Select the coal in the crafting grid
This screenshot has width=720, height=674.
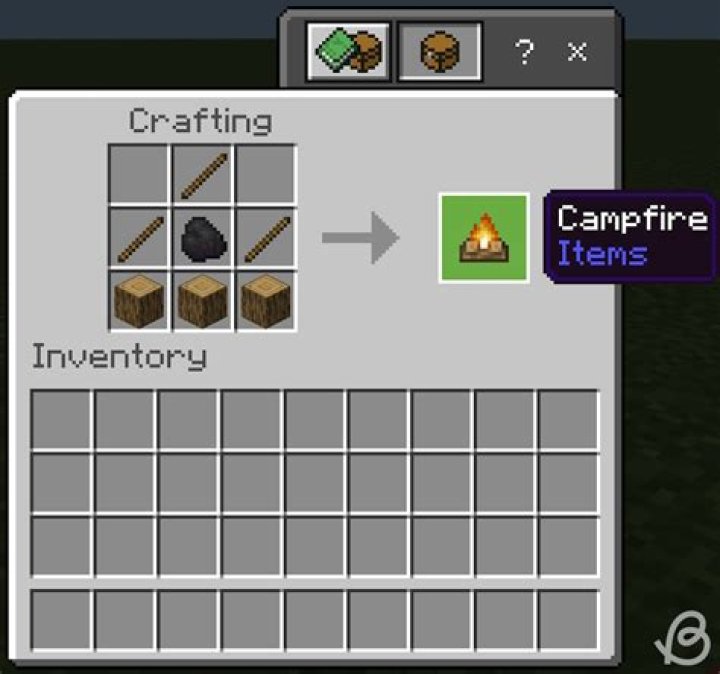pyautogui.click(x=202, y=238)
